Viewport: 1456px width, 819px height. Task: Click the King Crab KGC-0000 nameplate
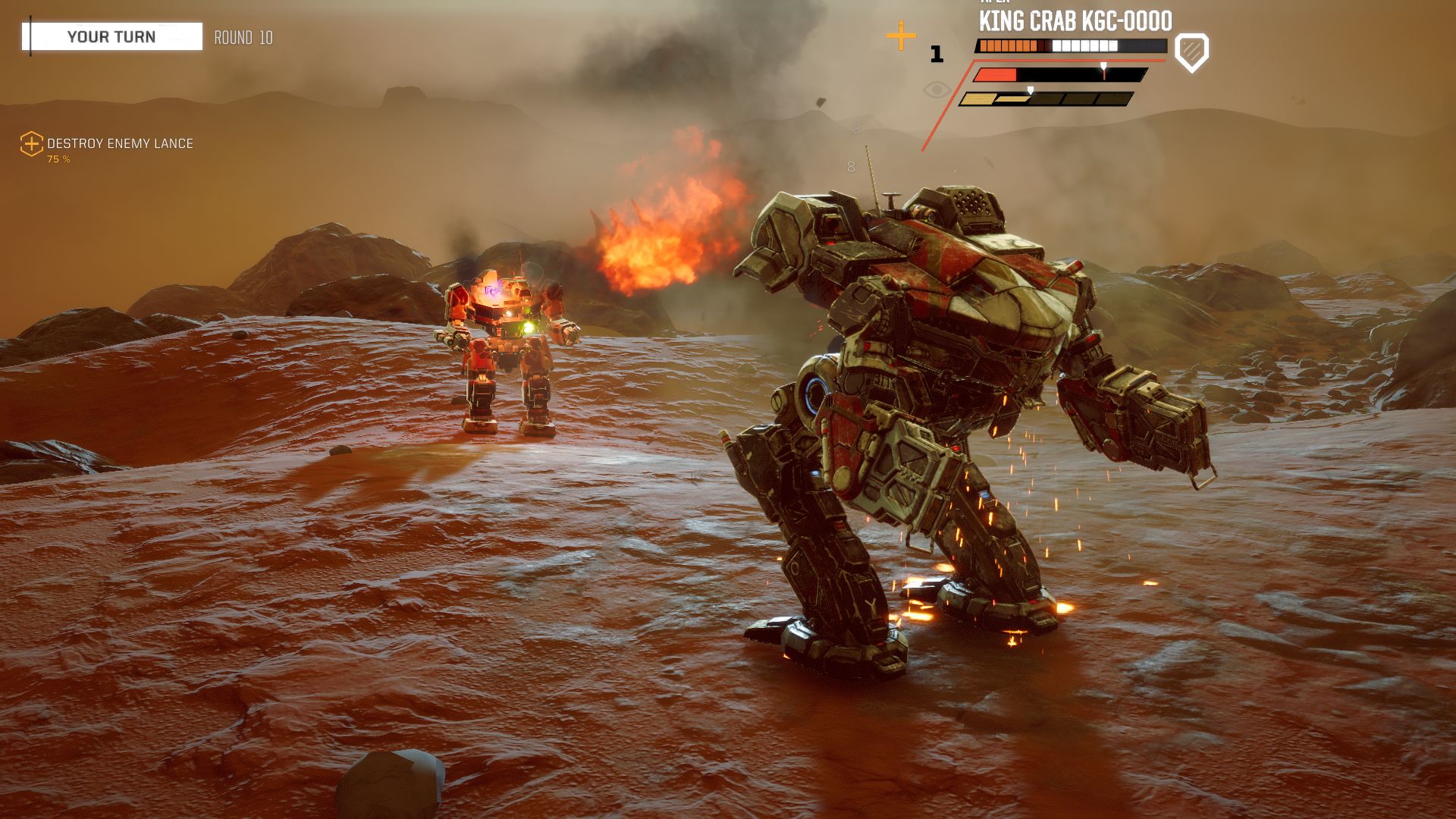tap(1075, 21)
